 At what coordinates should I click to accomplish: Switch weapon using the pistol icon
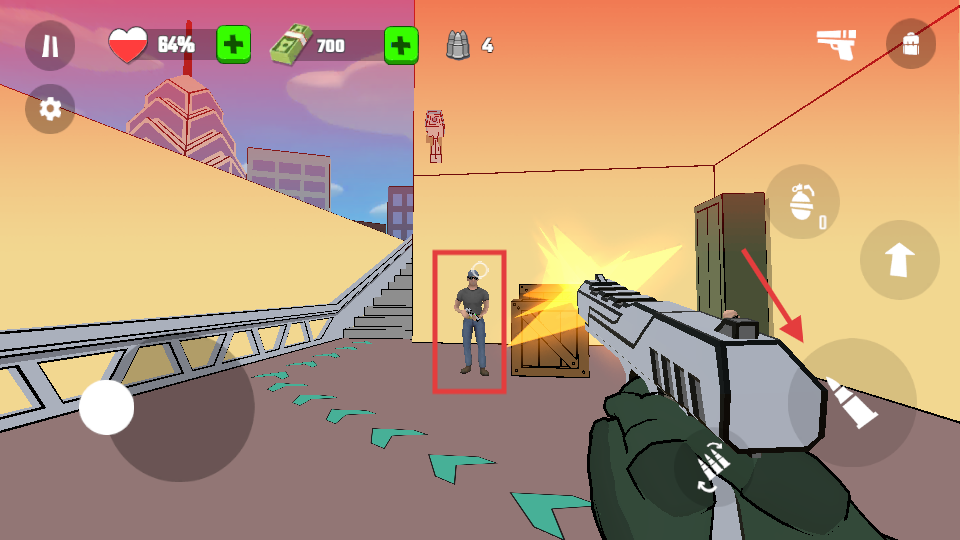pyautogui.click(x=836, y=44)
